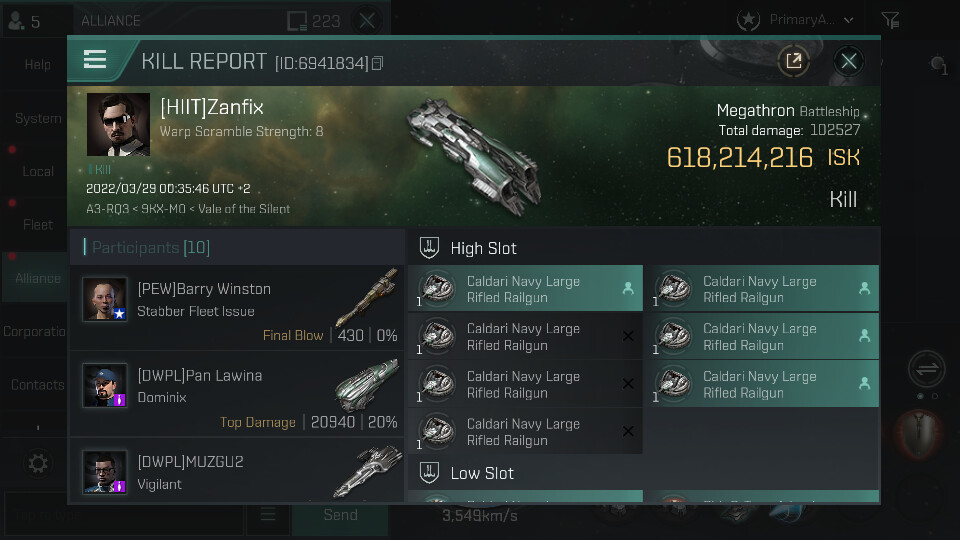Open chat settings gear icon
The height and width of the screenshot is (540, 960).
pyautogui.click(x=38, y=464)
